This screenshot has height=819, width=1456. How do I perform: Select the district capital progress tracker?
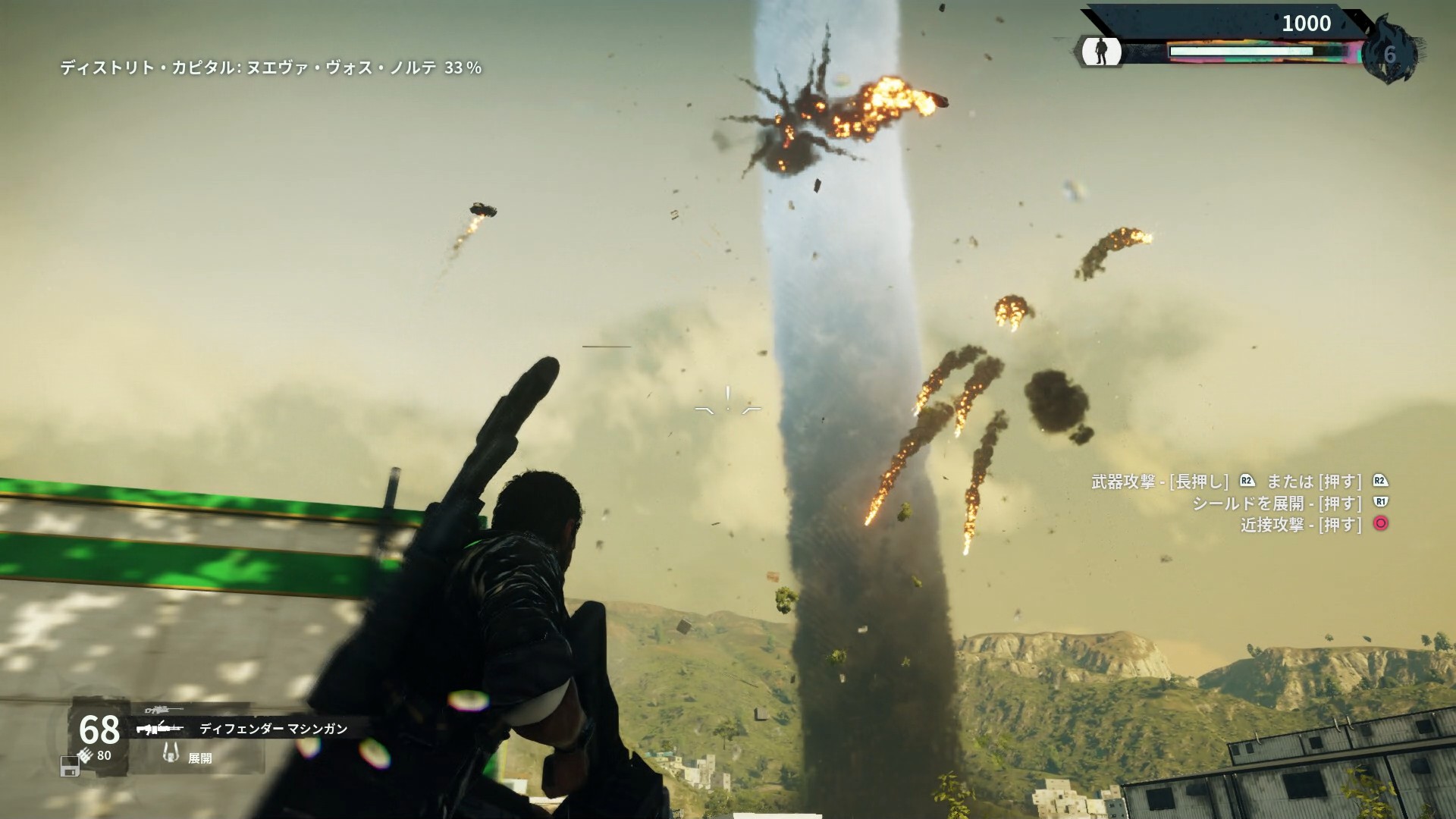271,68
